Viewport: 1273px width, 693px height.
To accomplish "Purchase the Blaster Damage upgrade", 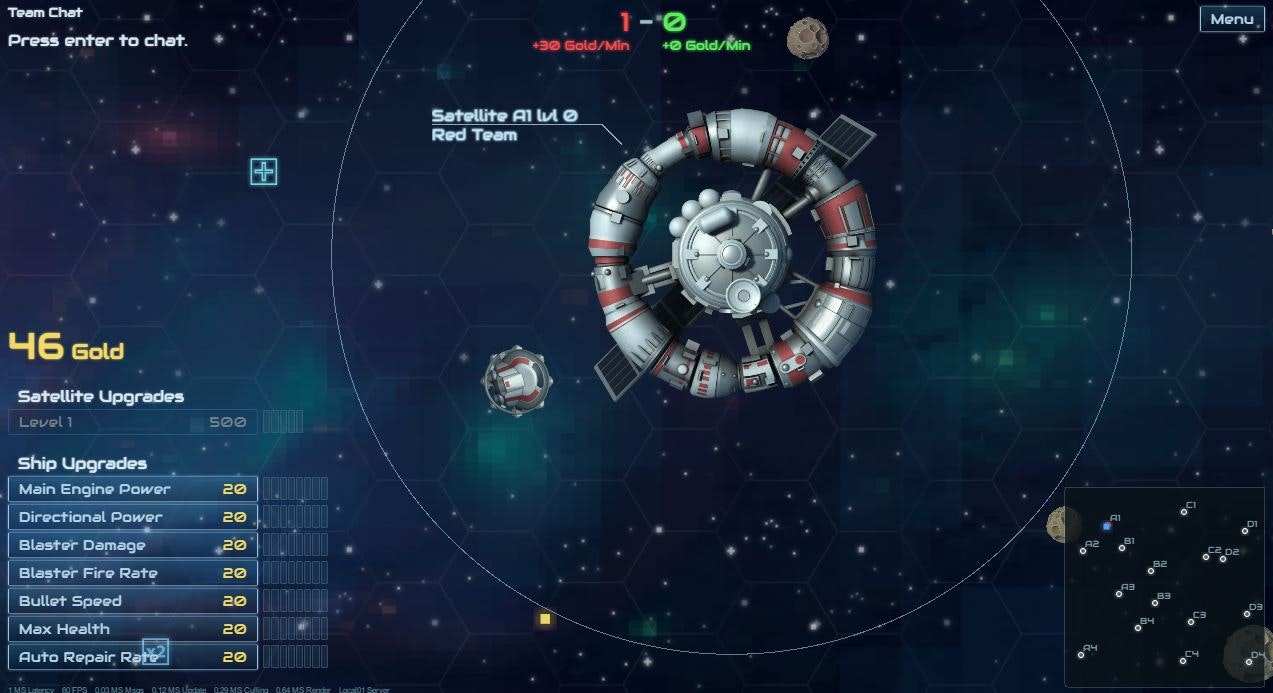I will 133,545.
